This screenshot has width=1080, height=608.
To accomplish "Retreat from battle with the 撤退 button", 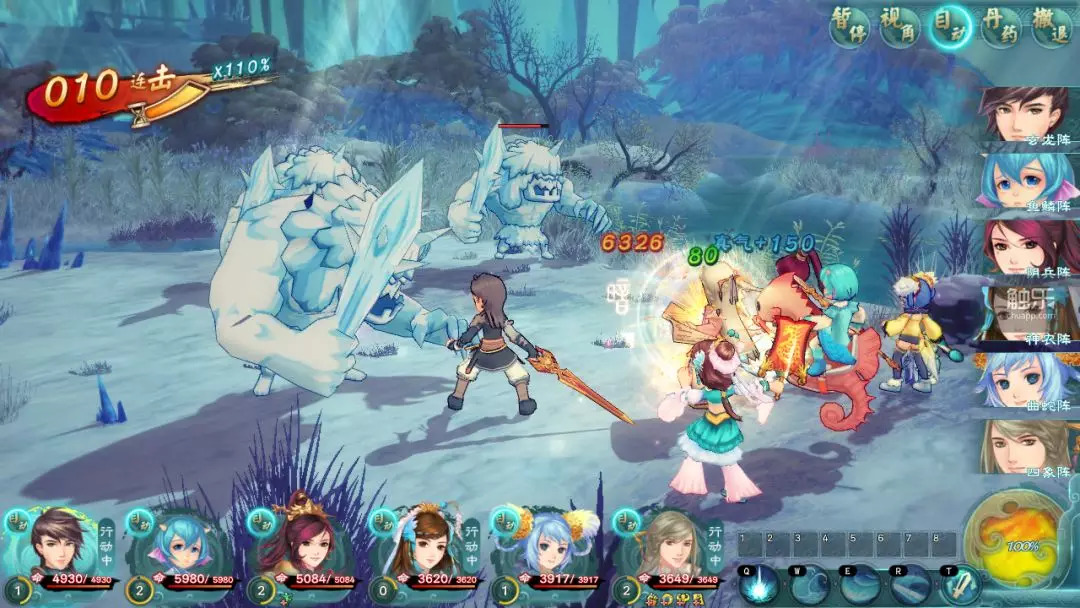I will point(1049,27).
